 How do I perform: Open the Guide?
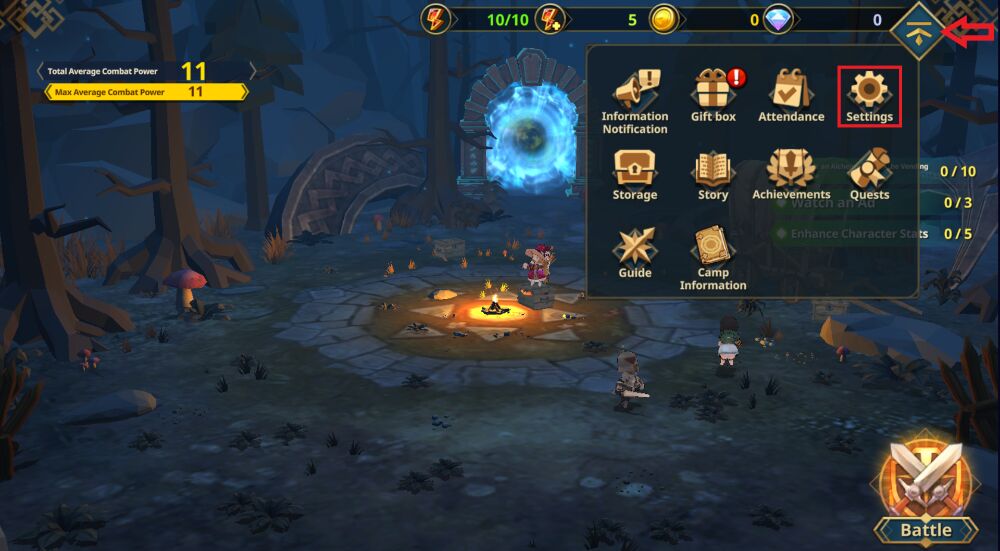pos(635,252)
